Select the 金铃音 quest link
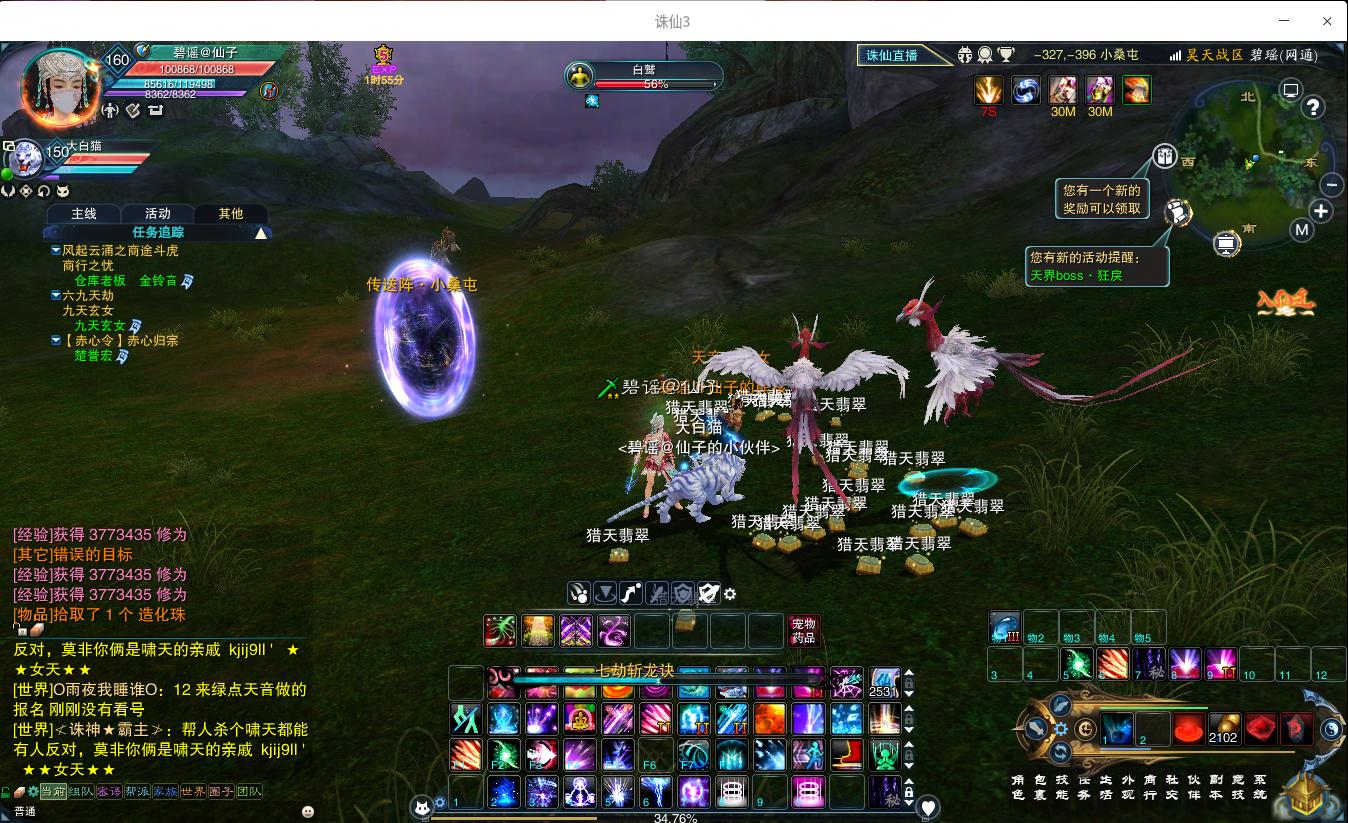Viewport: 1348px width, 823px height. tap(158, 281)
